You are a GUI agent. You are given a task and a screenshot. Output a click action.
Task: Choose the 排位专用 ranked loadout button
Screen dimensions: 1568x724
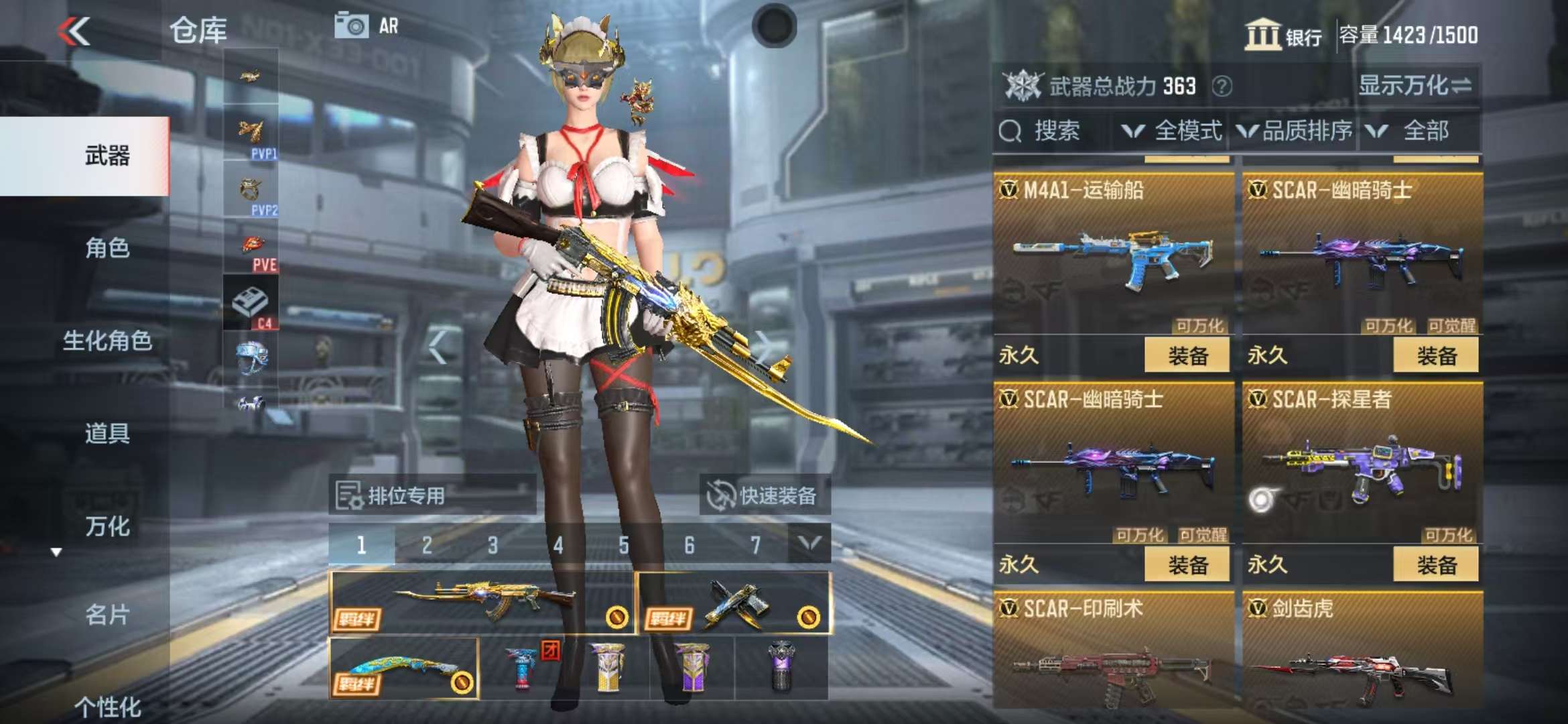tap(432, 496)
